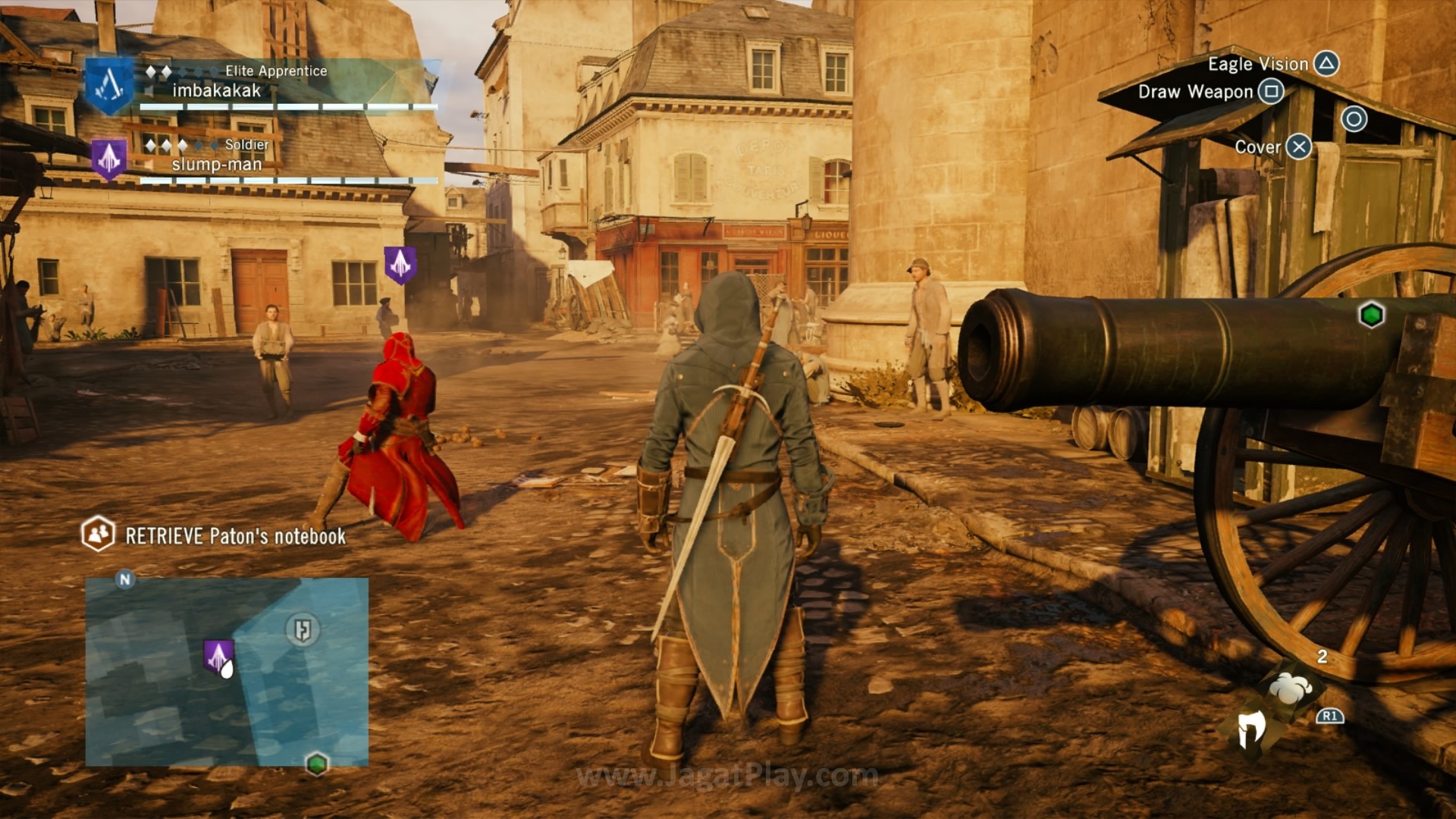Open the Retrieve Paton's notebook objective
1456x819 pixels.
point(235,536)
